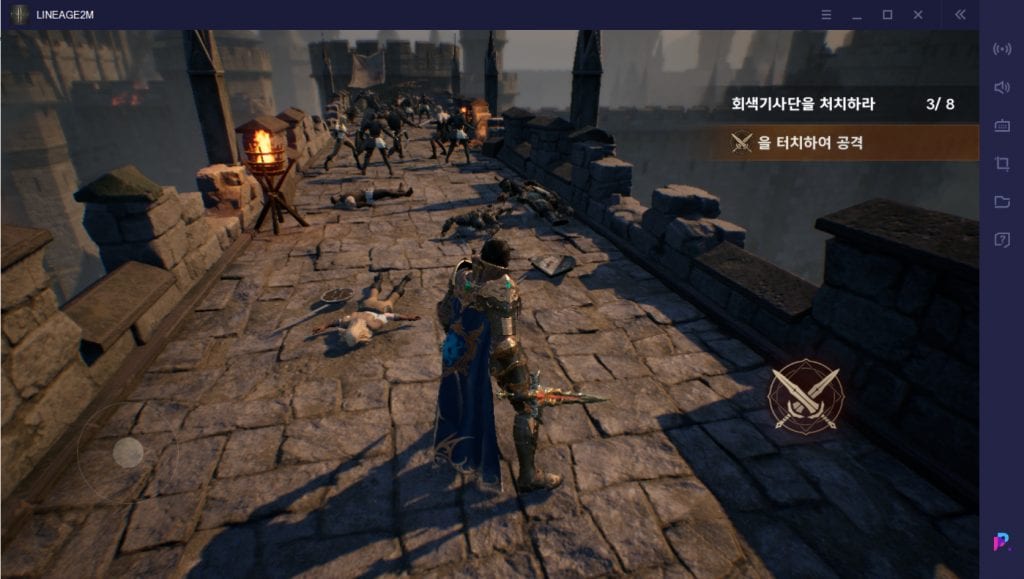Tap the crossed swords attack button
The height and width of the screenshot is (579, 1024).
click(804, 396)
